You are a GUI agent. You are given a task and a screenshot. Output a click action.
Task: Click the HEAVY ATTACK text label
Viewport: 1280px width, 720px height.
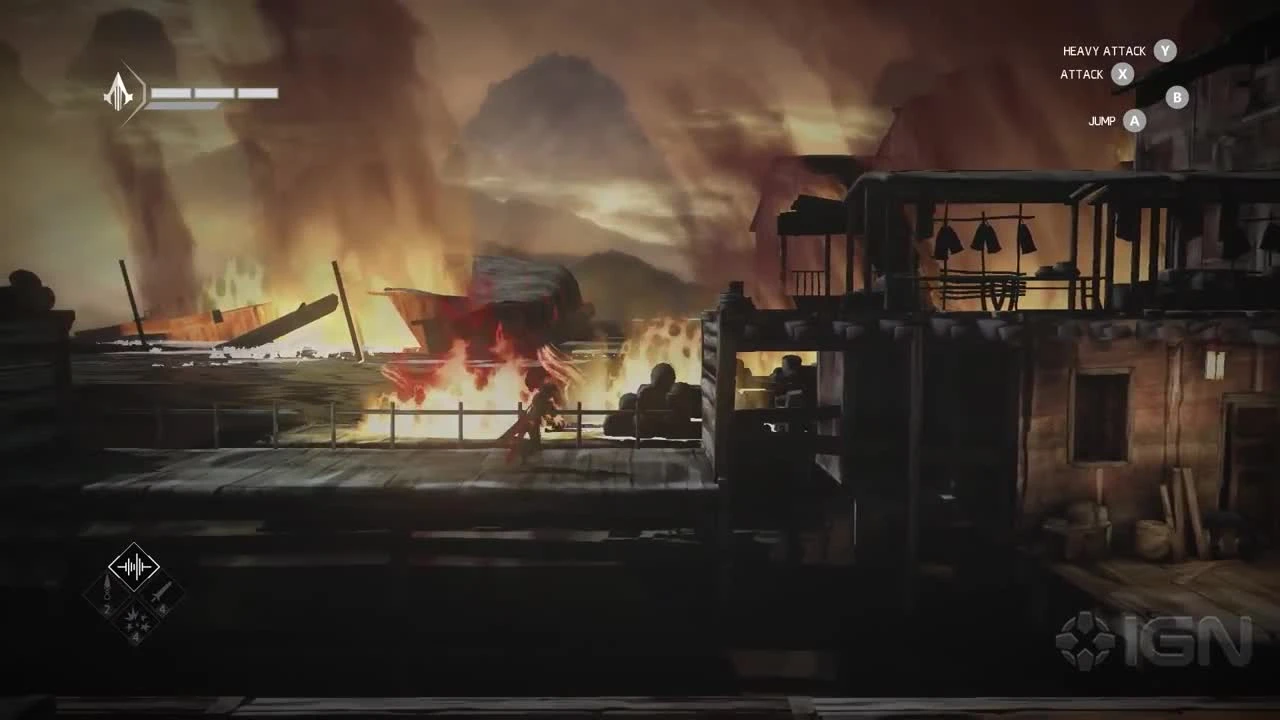[x=1103, y=50]
